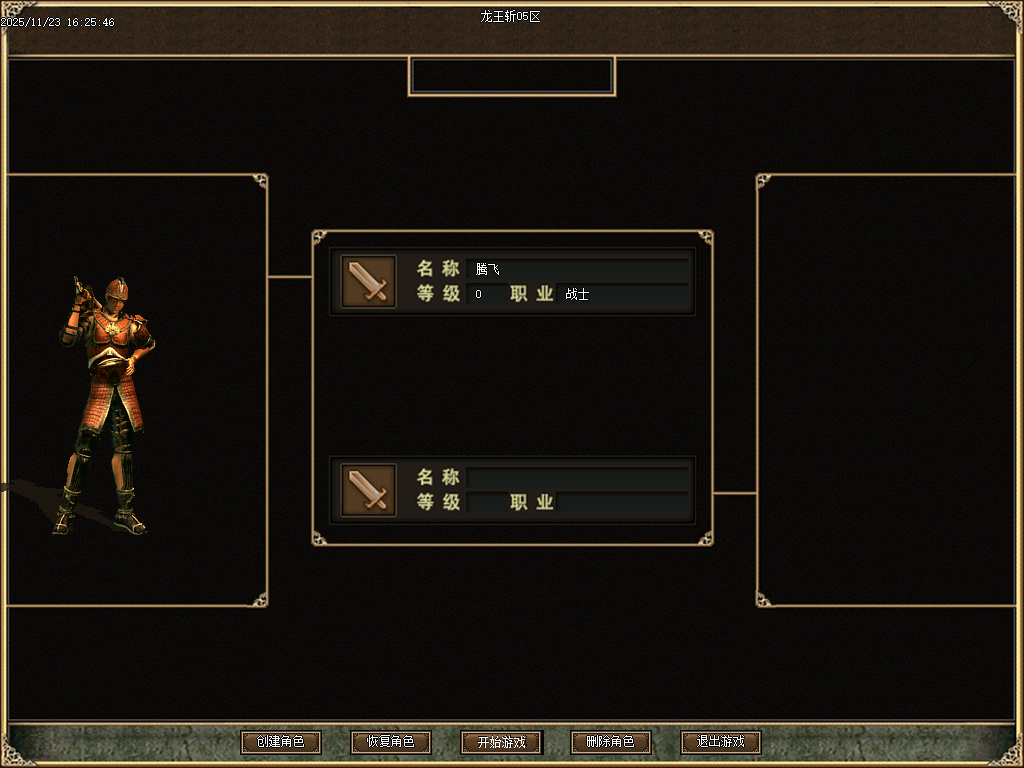Image resolution: width=1024 pixels, height=768 pixels.
Task: Choose 恢复角色 to restore a character
Action: (x=390, y=742)
